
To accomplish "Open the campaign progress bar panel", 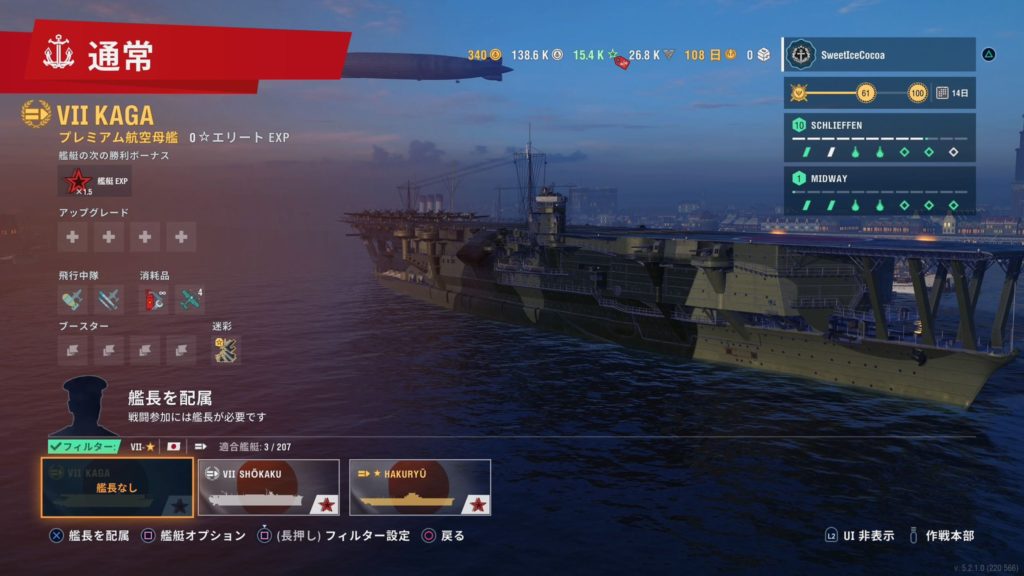I will [x=878, y=93].
